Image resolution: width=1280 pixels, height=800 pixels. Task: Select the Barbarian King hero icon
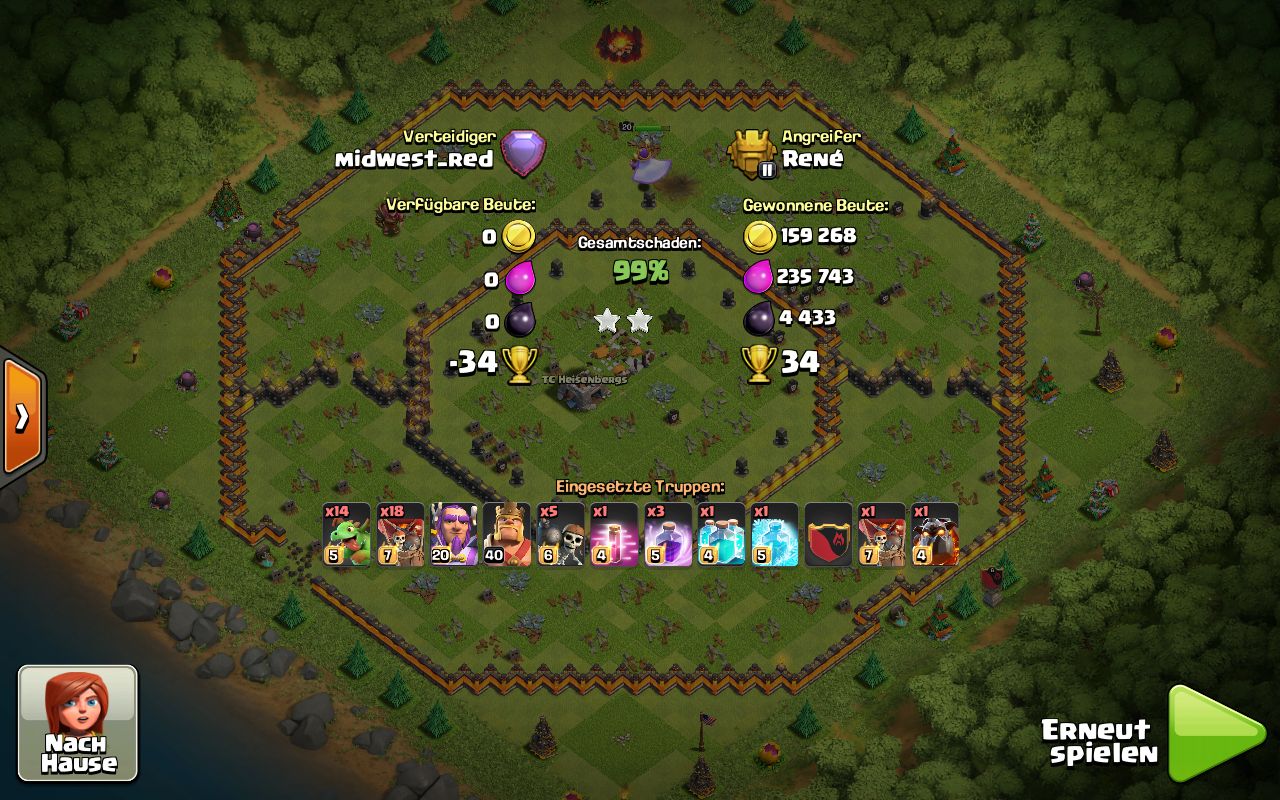508,534
